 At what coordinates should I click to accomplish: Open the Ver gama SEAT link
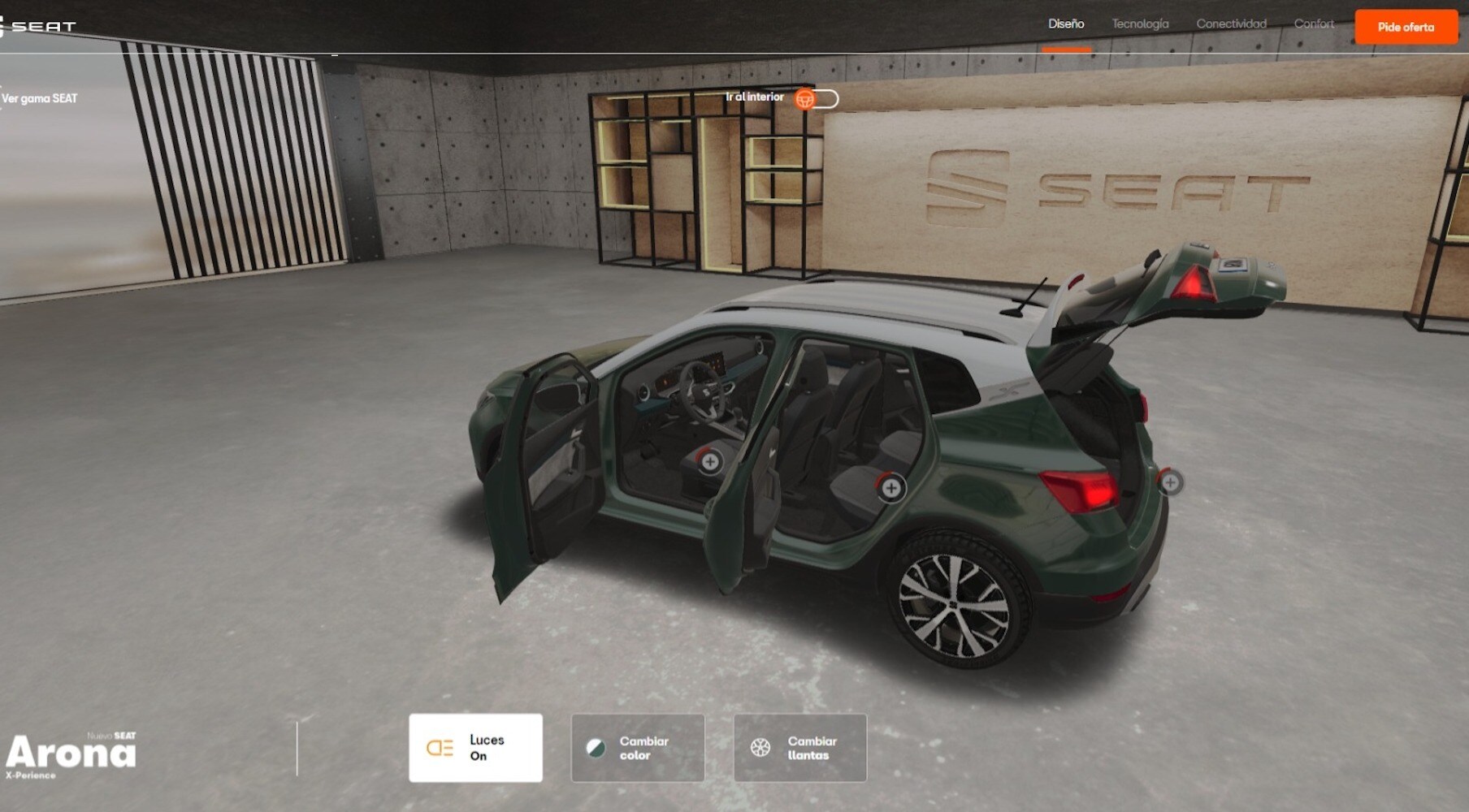[39, 98]
